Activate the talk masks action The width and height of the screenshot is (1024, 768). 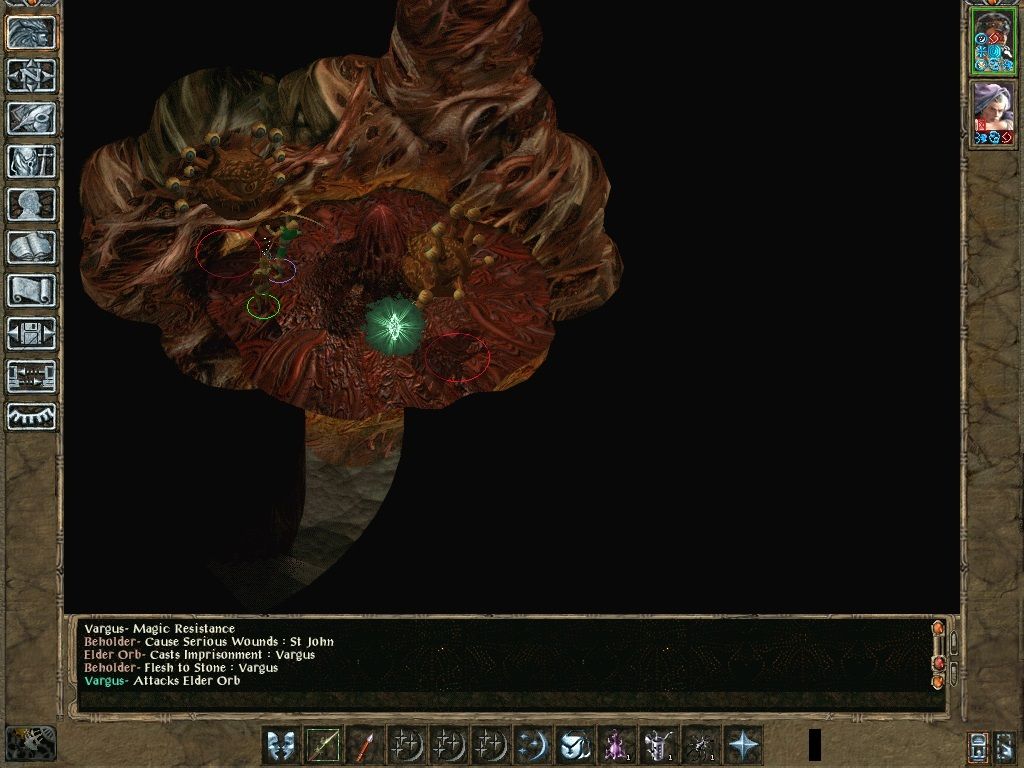281,745
